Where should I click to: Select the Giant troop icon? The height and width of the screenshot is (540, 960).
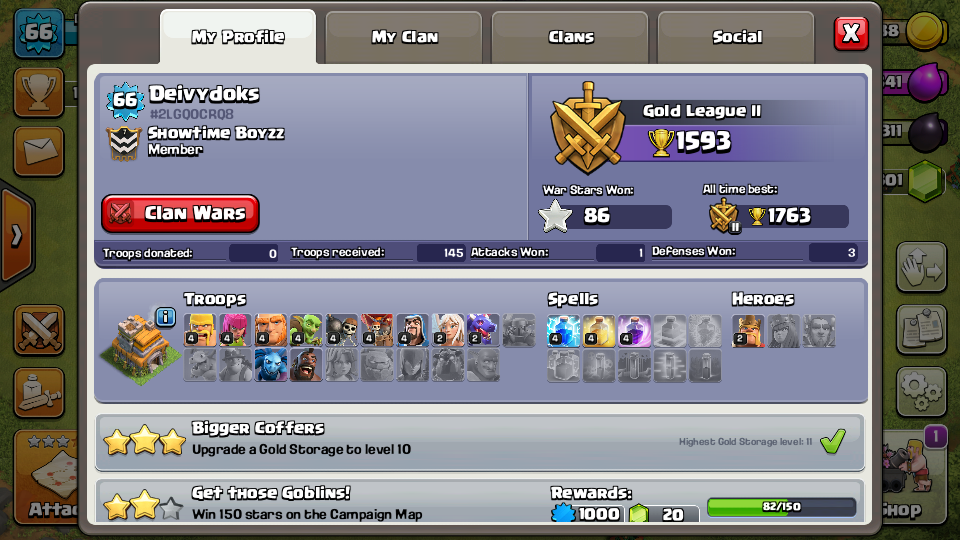coord(270,329)
